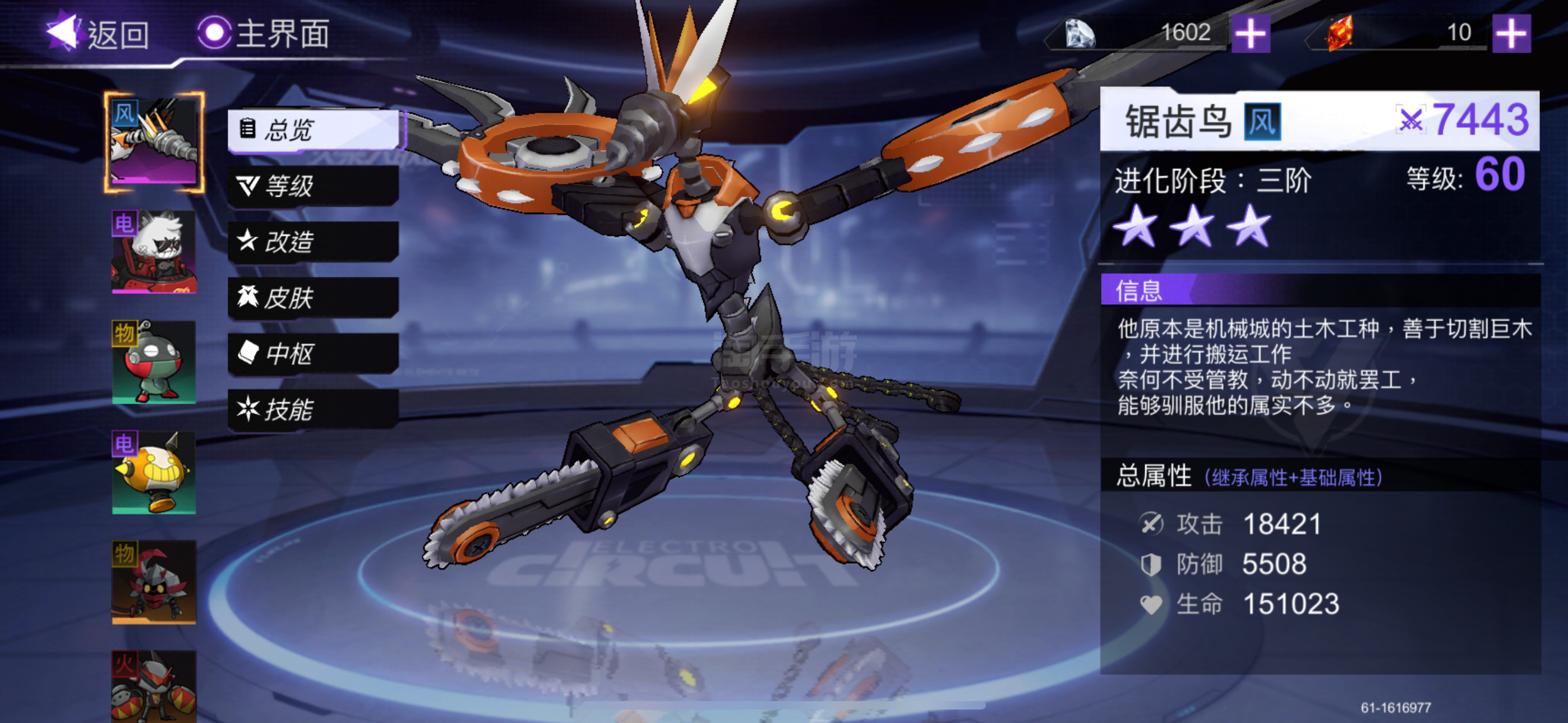Pick the red and green round robot portrait

(154, 361)
